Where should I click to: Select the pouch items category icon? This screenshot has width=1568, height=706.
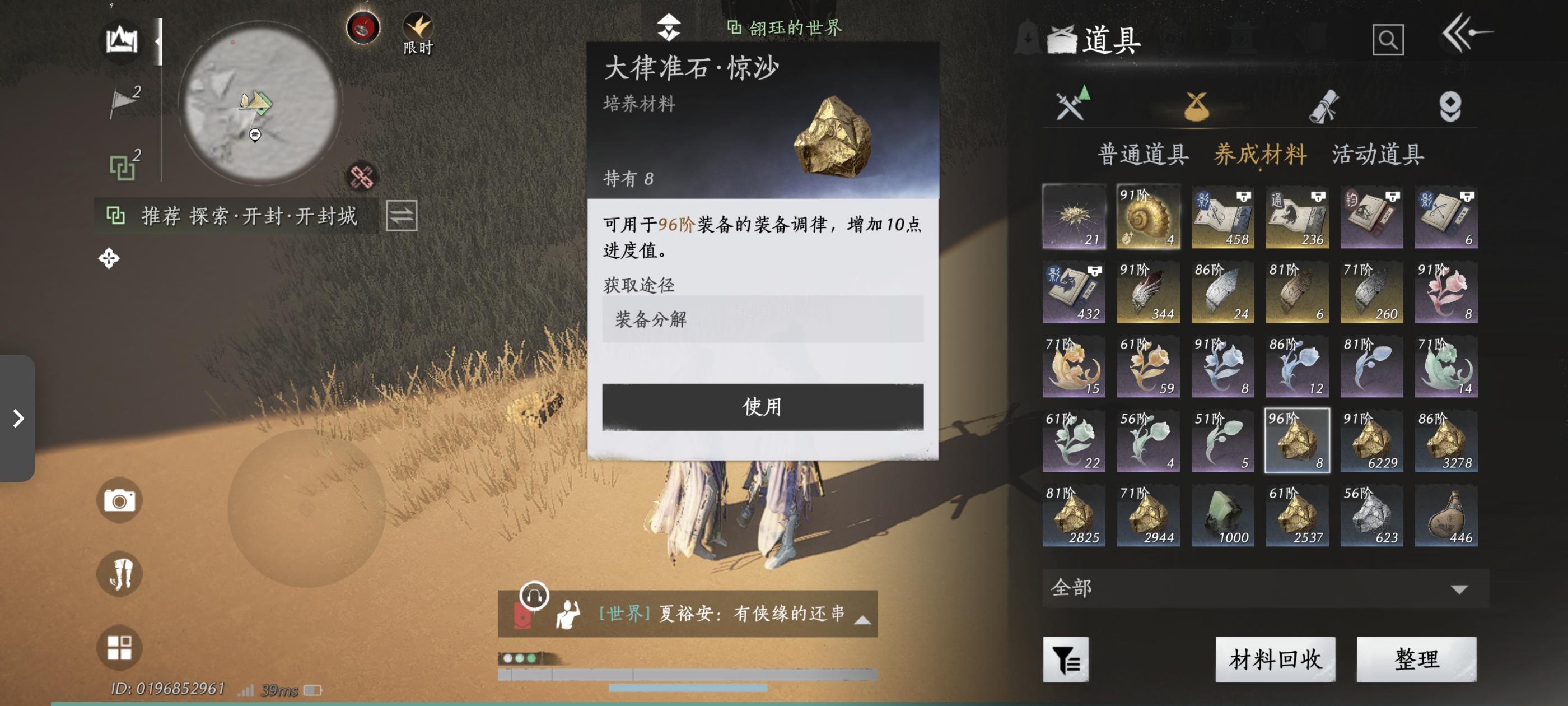(1197, 106)
